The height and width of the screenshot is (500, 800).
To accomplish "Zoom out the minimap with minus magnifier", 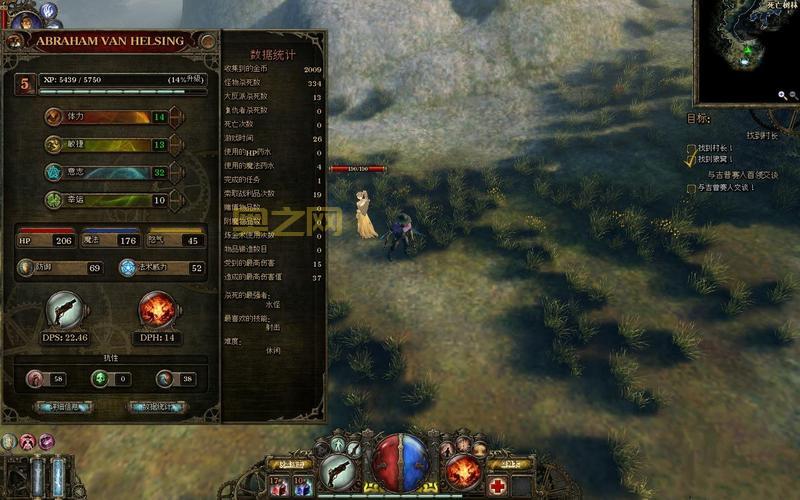I will click(794, 96).
